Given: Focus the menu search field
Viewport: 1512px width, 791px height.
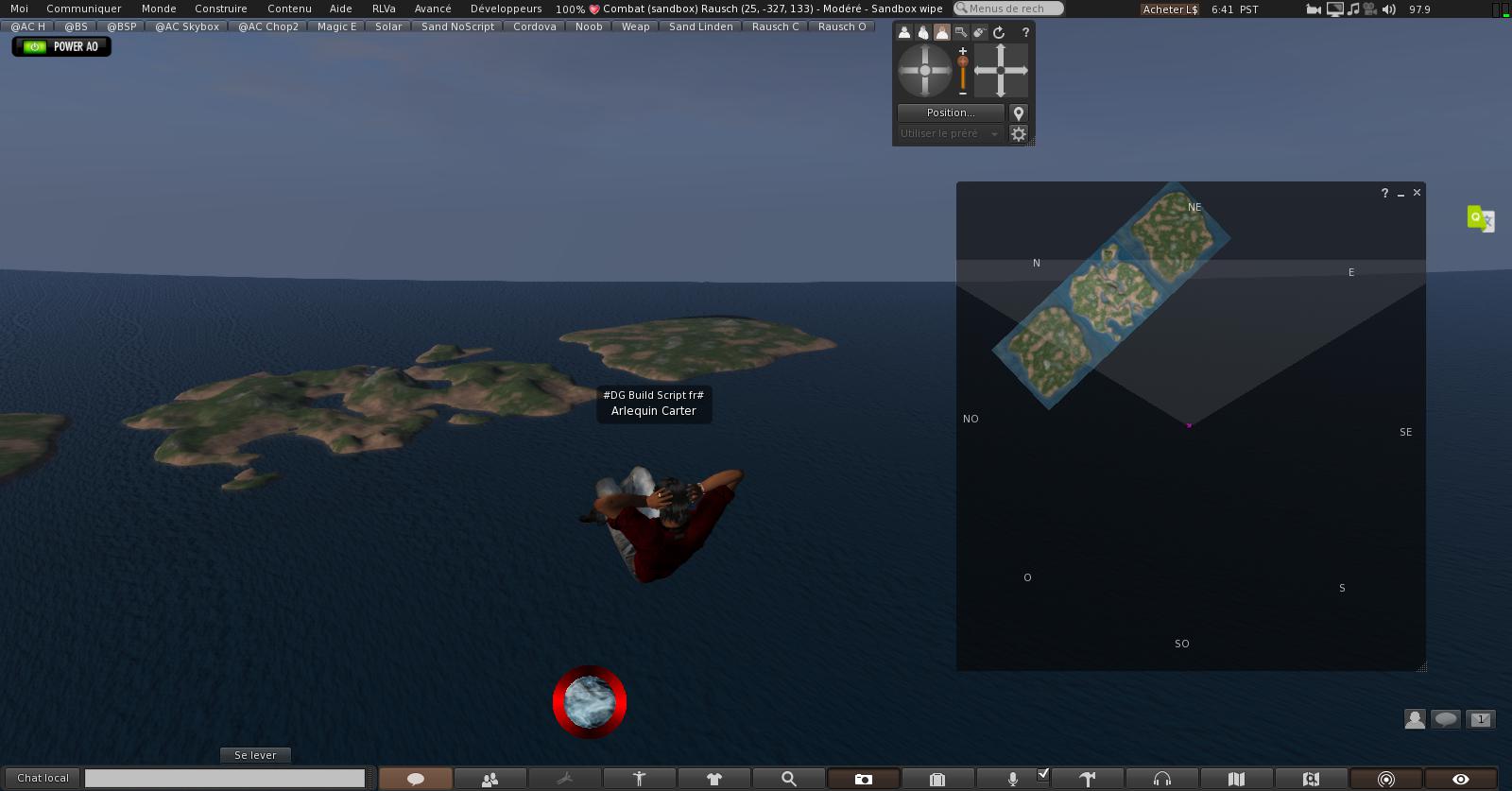Looking at the screenshot, I should [x=1009, y=9].
